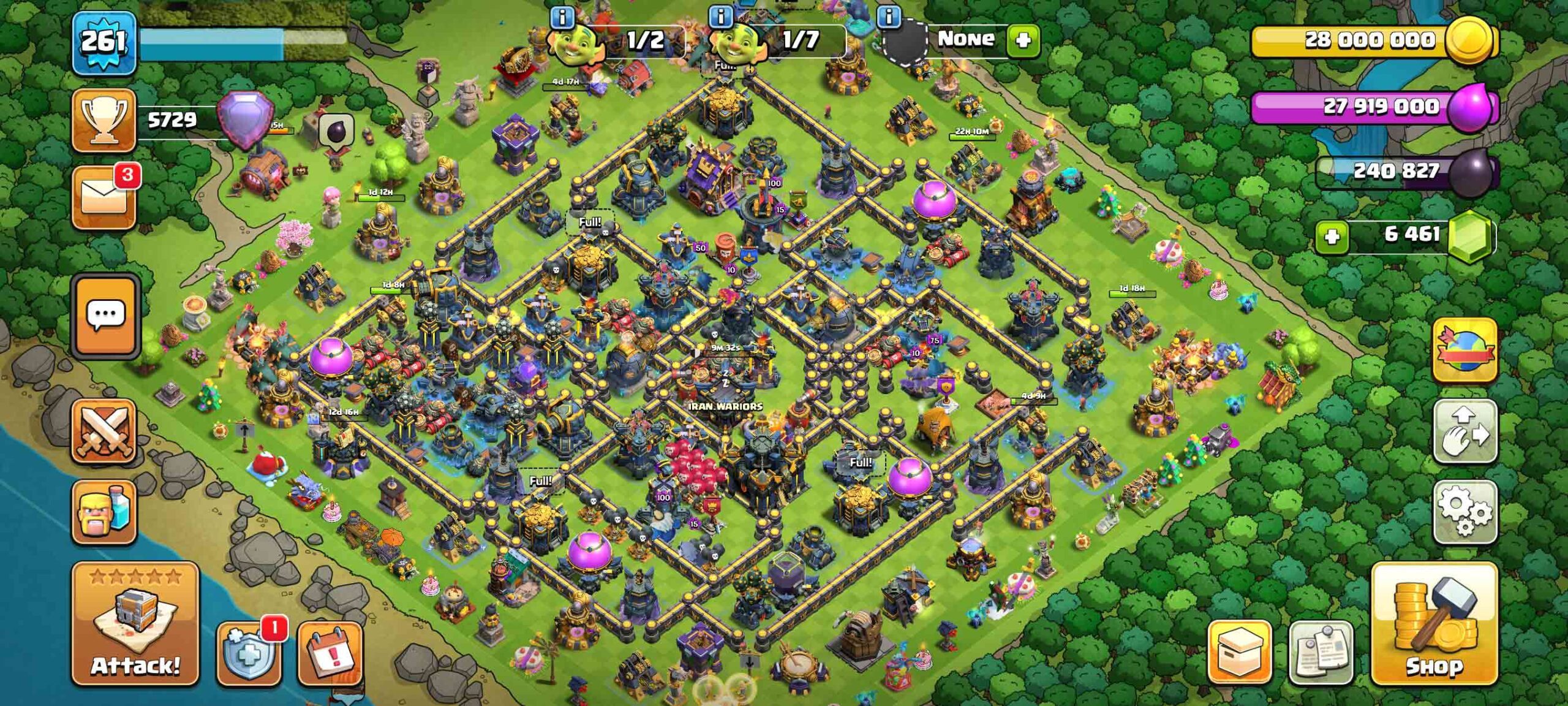Screen dimensions: 1568x706
Task: Open the storage crate inventory
Action: (x=1239, y=652)
